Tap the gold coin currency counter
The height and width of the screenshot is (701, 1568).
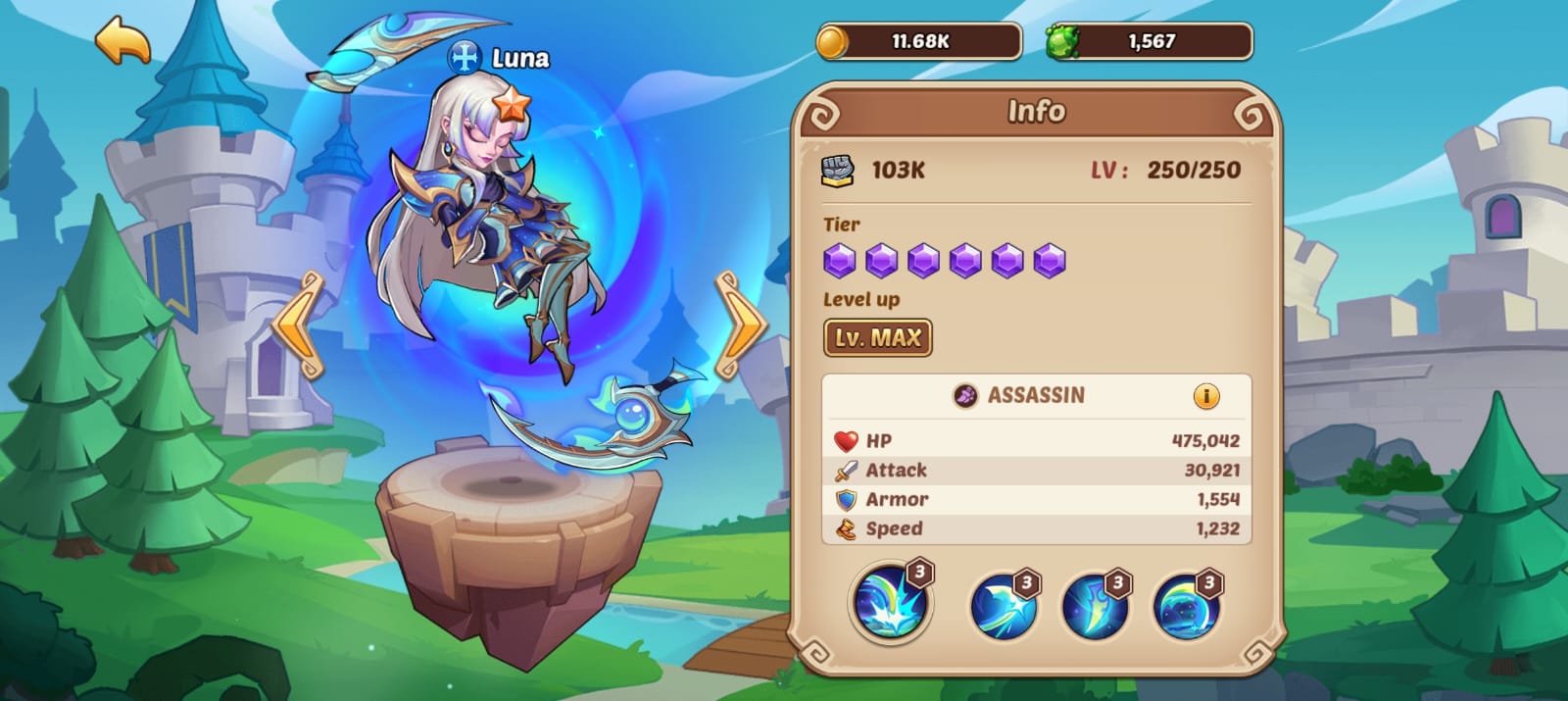coord(918,42)
